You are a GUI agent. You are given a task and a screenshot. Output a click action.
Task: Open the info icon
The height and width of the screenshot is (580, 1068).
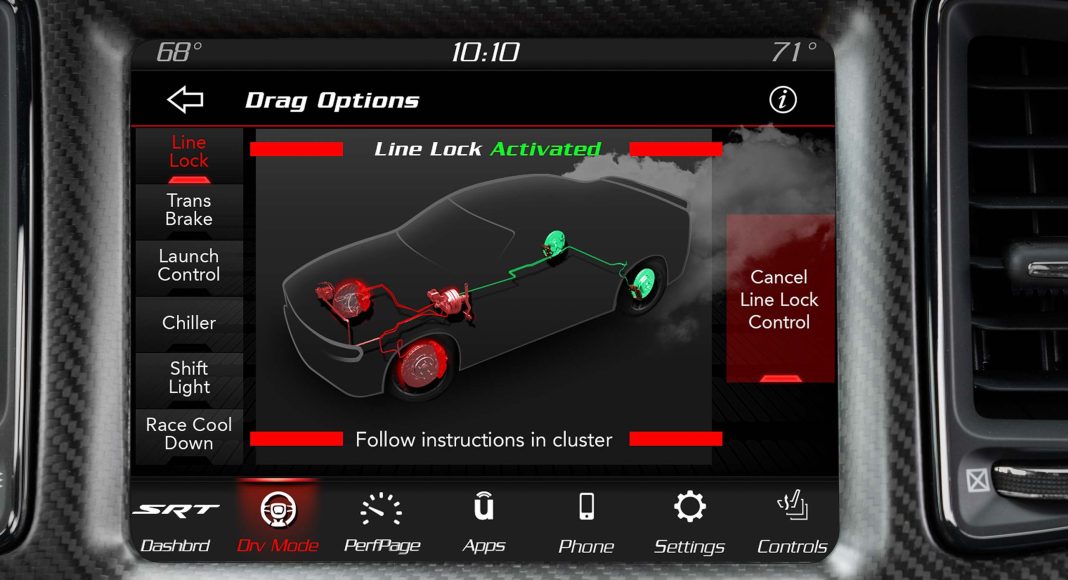(x=782, y=100)
